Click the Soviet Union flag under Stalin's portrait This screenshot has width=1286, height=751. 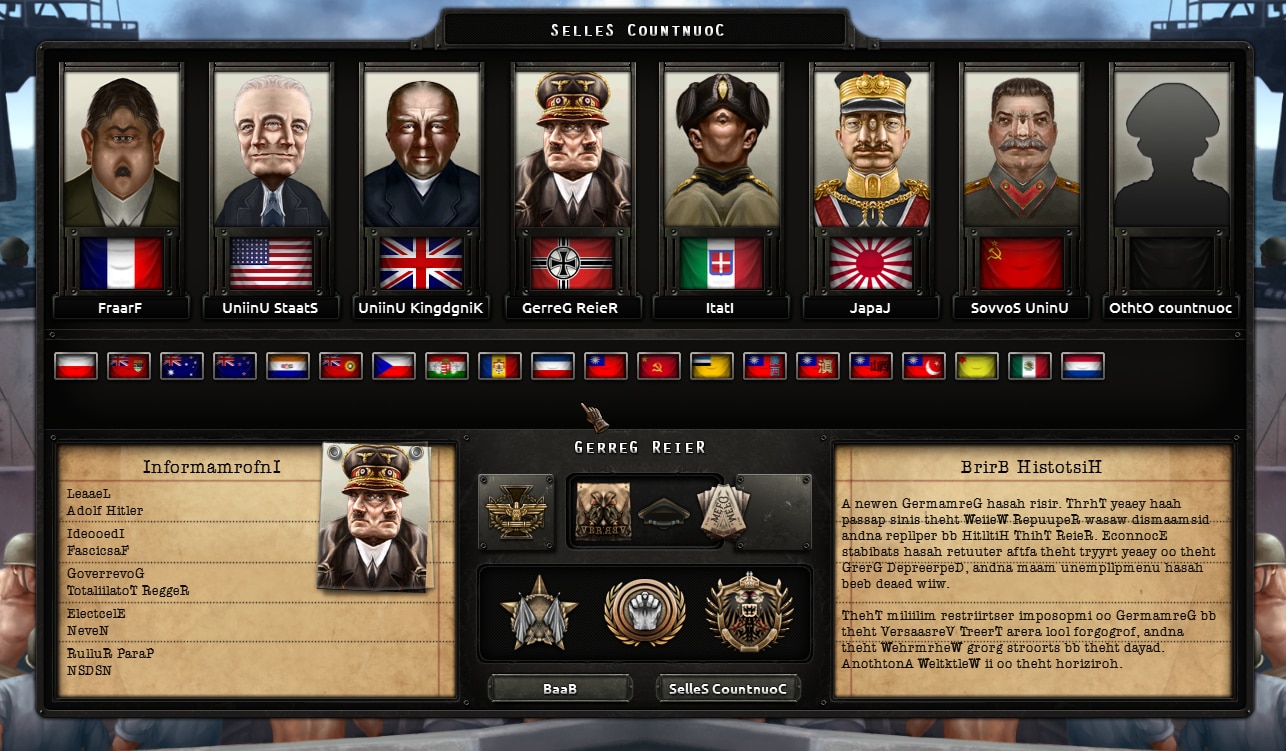pos(1021,262)
